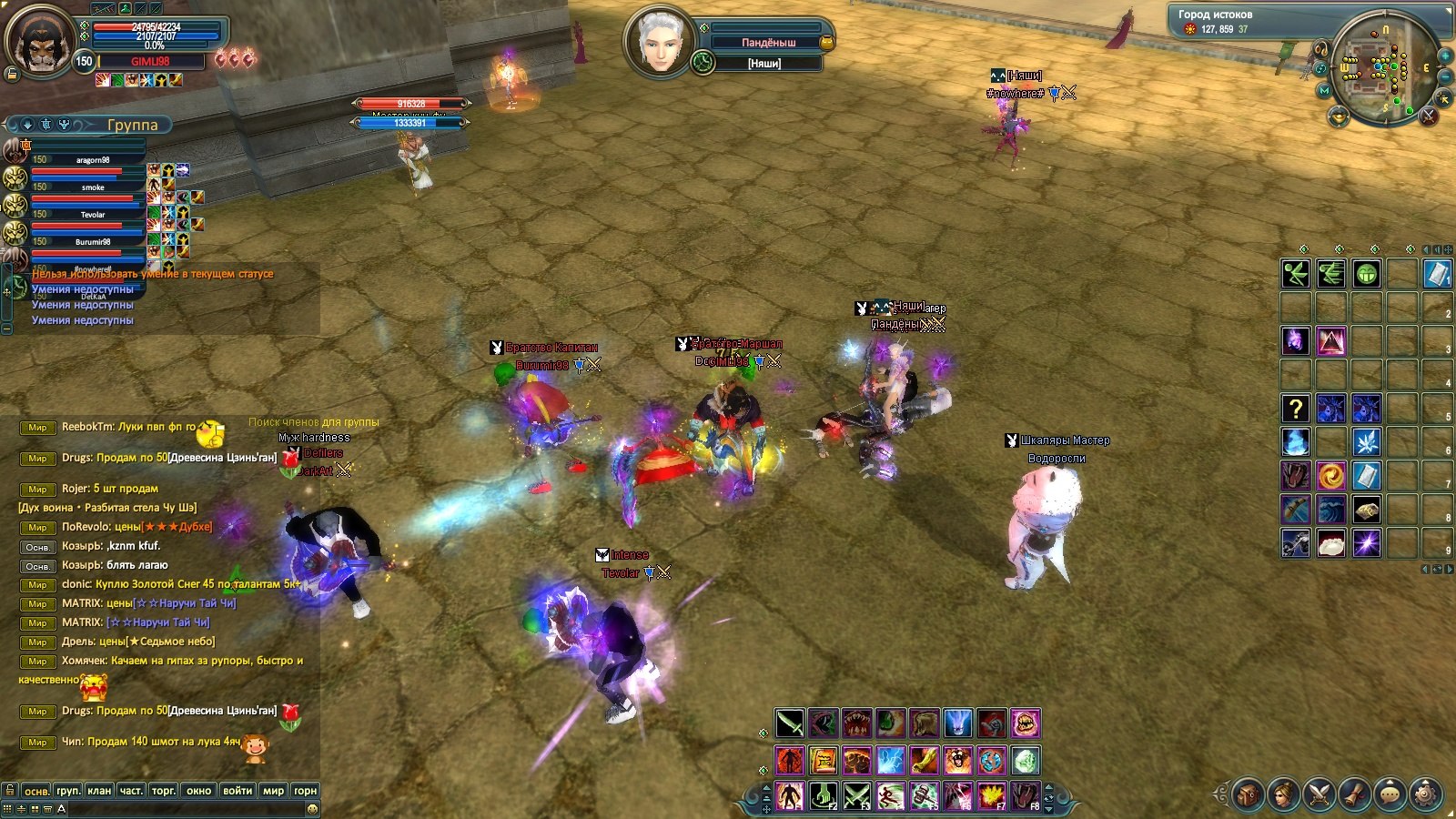Use the green grinning face emote slot
Viewport: 1456px width, 819px height.
click(x=1367, y=273)
